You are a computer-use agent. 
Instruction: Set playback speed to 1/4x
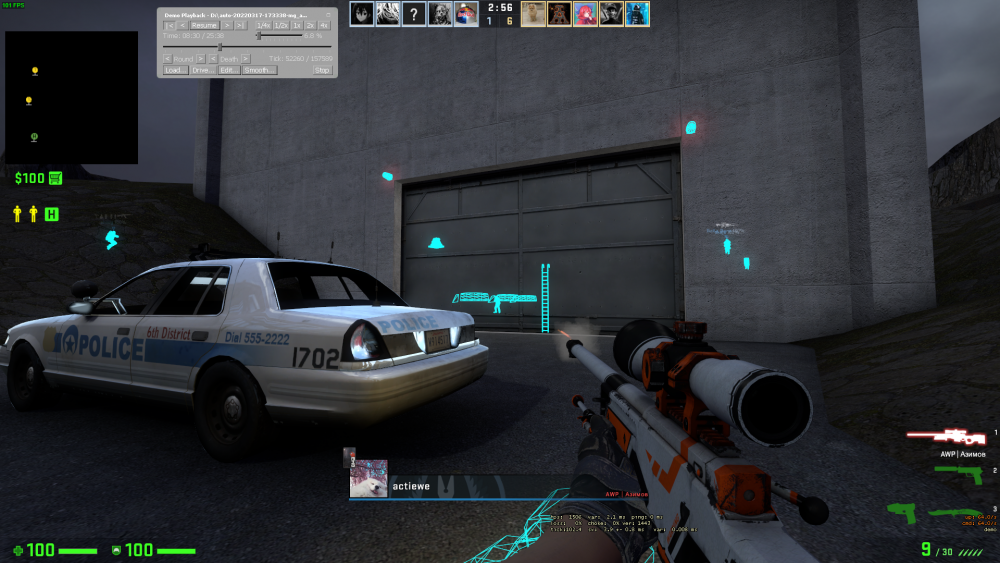pos(263,24)
